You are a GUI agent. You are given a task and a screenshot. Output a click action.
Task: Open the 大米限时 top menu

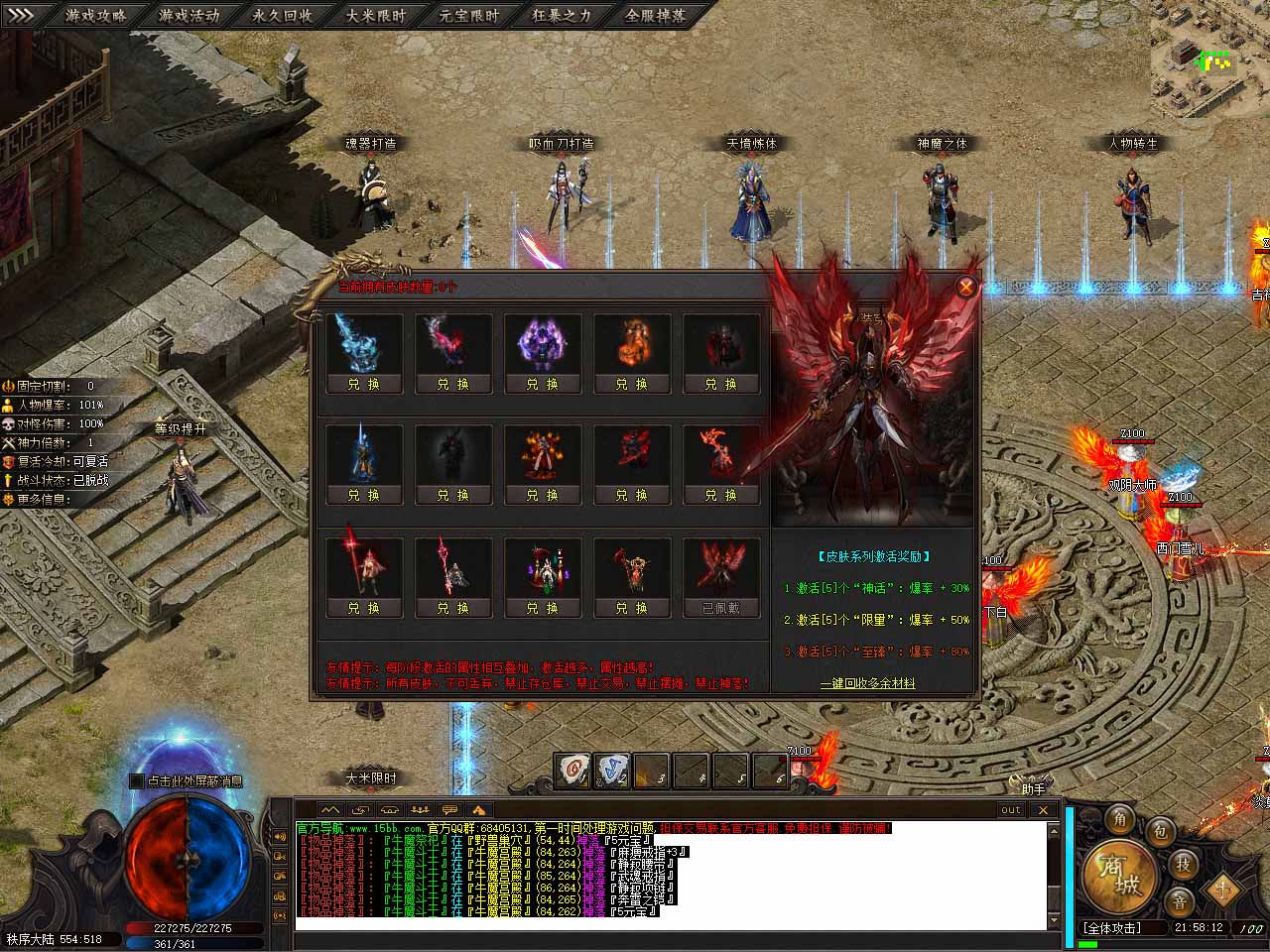pyautogui.click(x=376, y=15)
